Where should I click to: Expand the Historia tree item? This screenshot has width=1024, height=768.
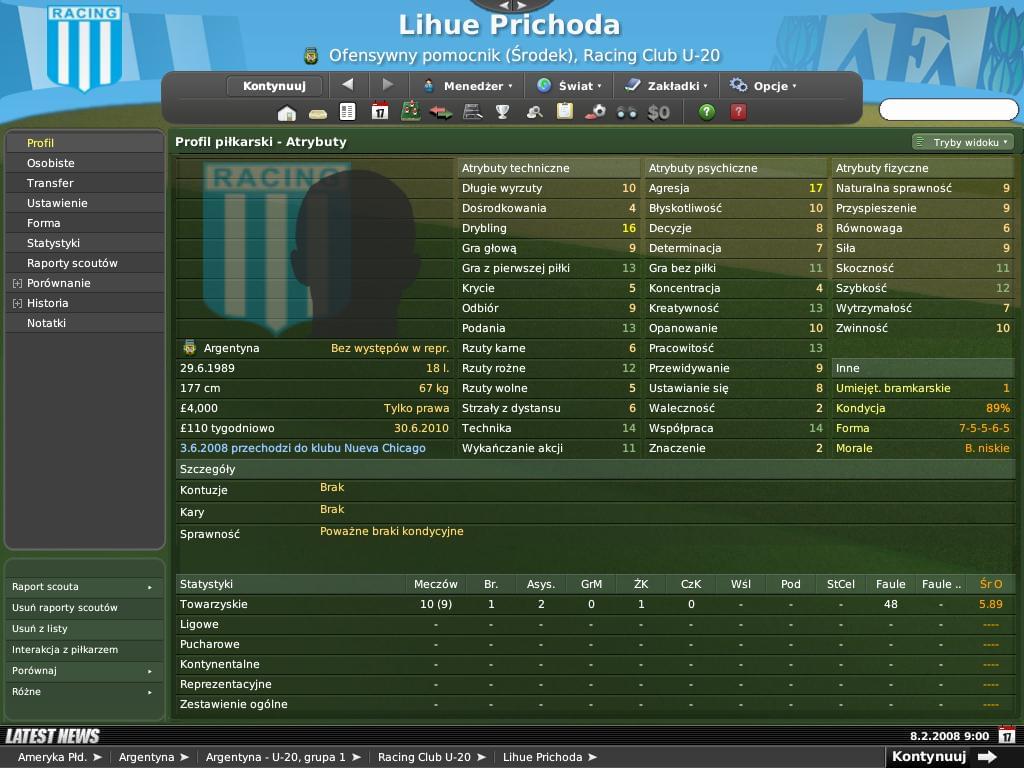[17, 303]
